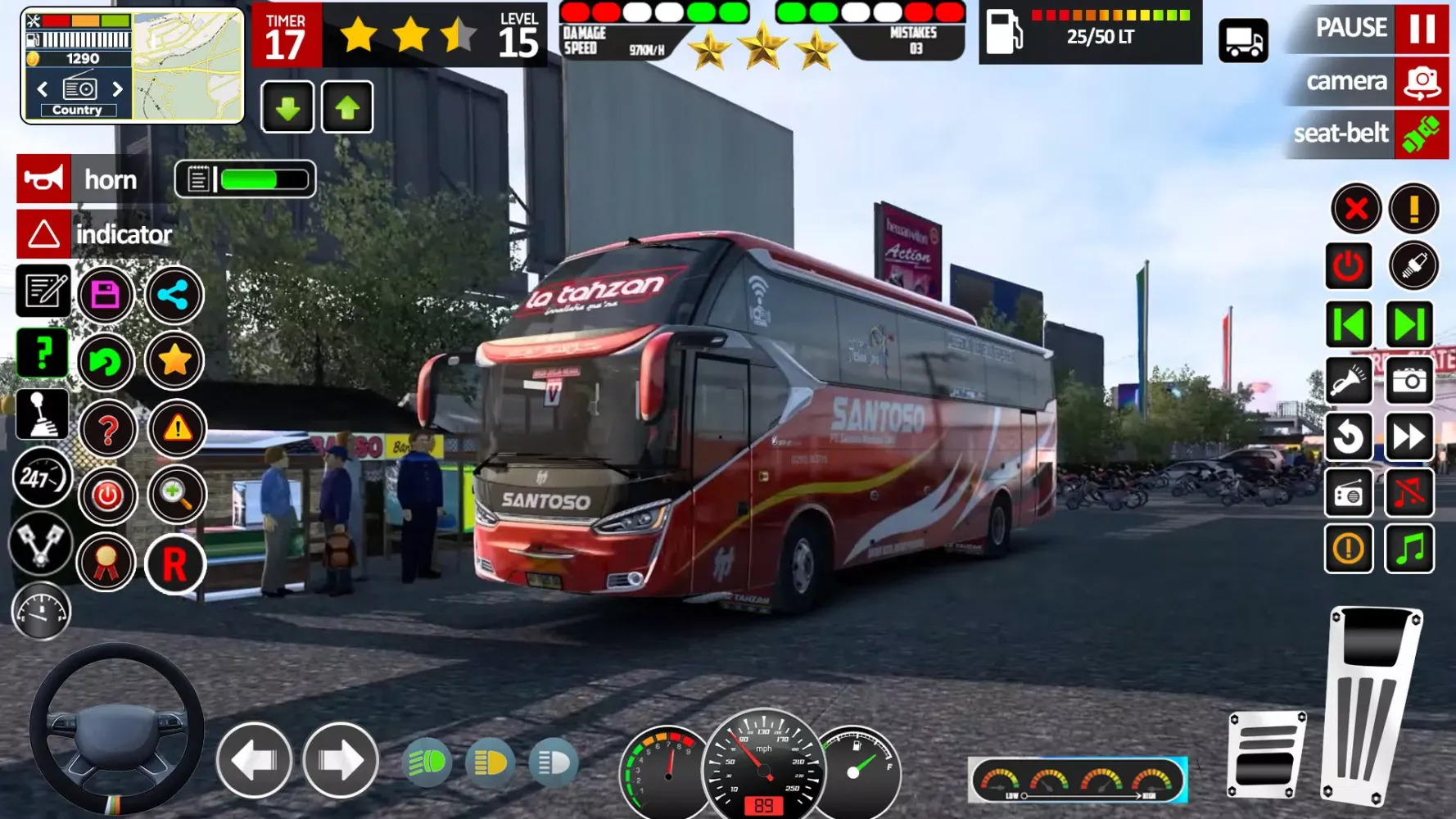The width and height of the screenshot is (1456, 819).
Task: Toggle the seat-belt button
Action: click(1421, 133)
